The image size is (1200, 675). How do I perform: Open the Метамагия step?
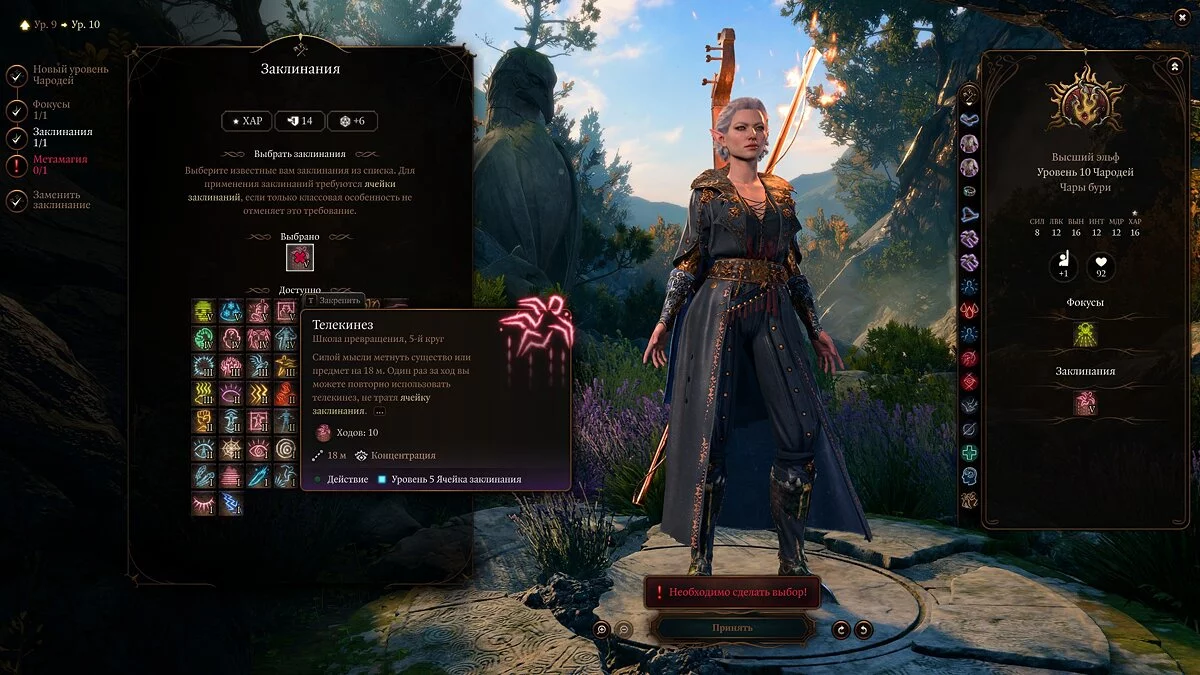click(17, 165)
